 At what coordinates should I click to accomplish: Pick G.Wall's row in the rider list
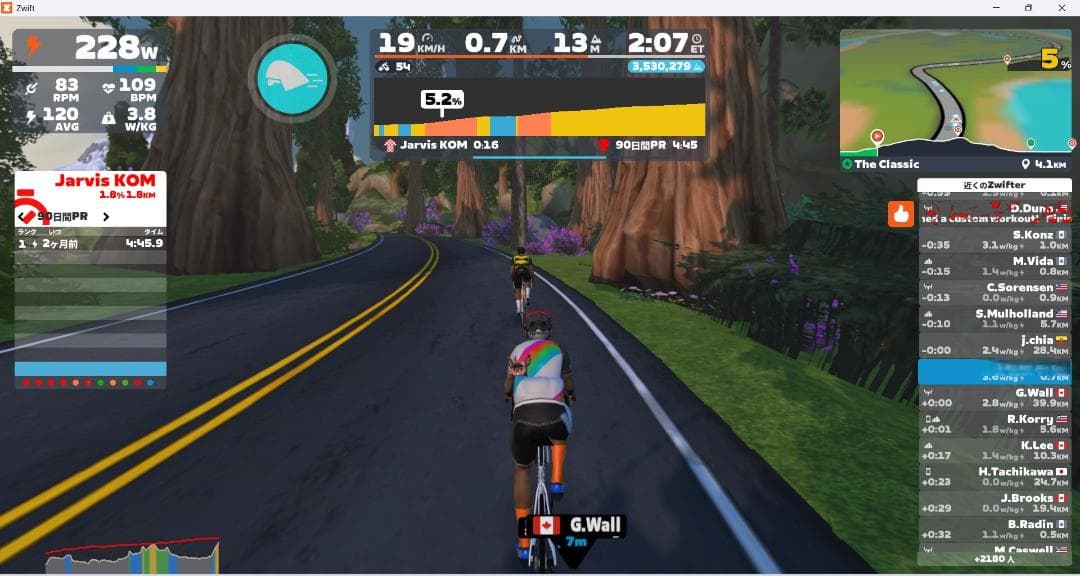[994, 397]
